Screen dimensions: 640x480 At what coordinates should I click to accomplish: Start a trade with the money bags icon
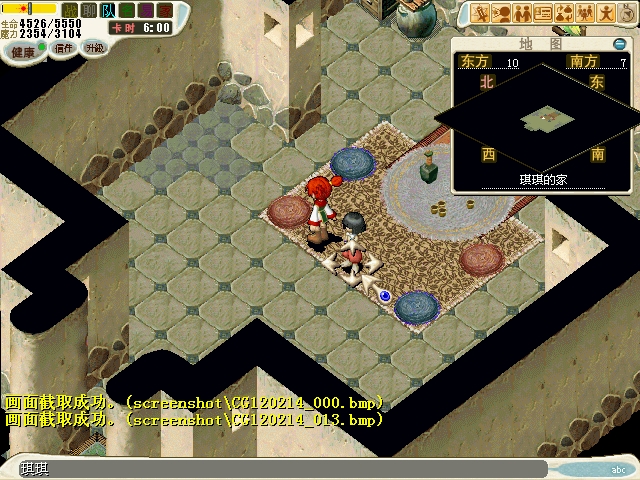pyautogui.click(x=565, y=13)
